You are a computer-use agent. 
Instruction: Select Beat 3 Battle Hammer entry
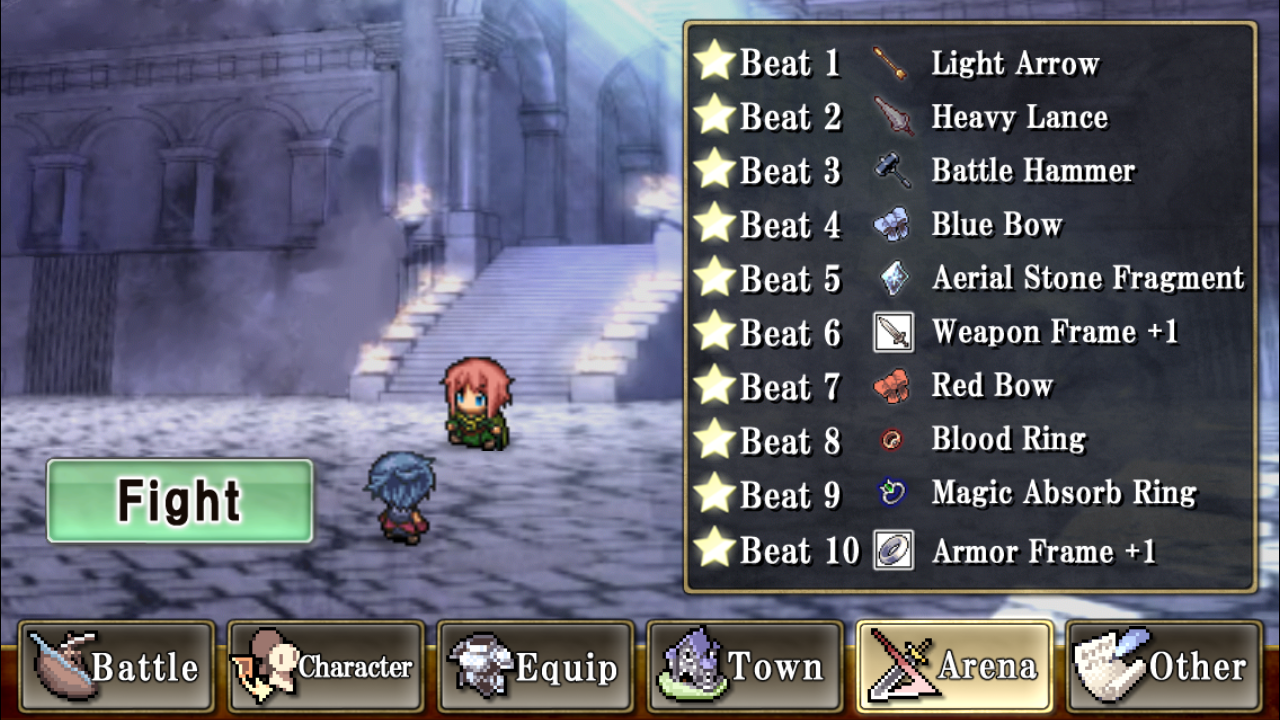(969, 171)
